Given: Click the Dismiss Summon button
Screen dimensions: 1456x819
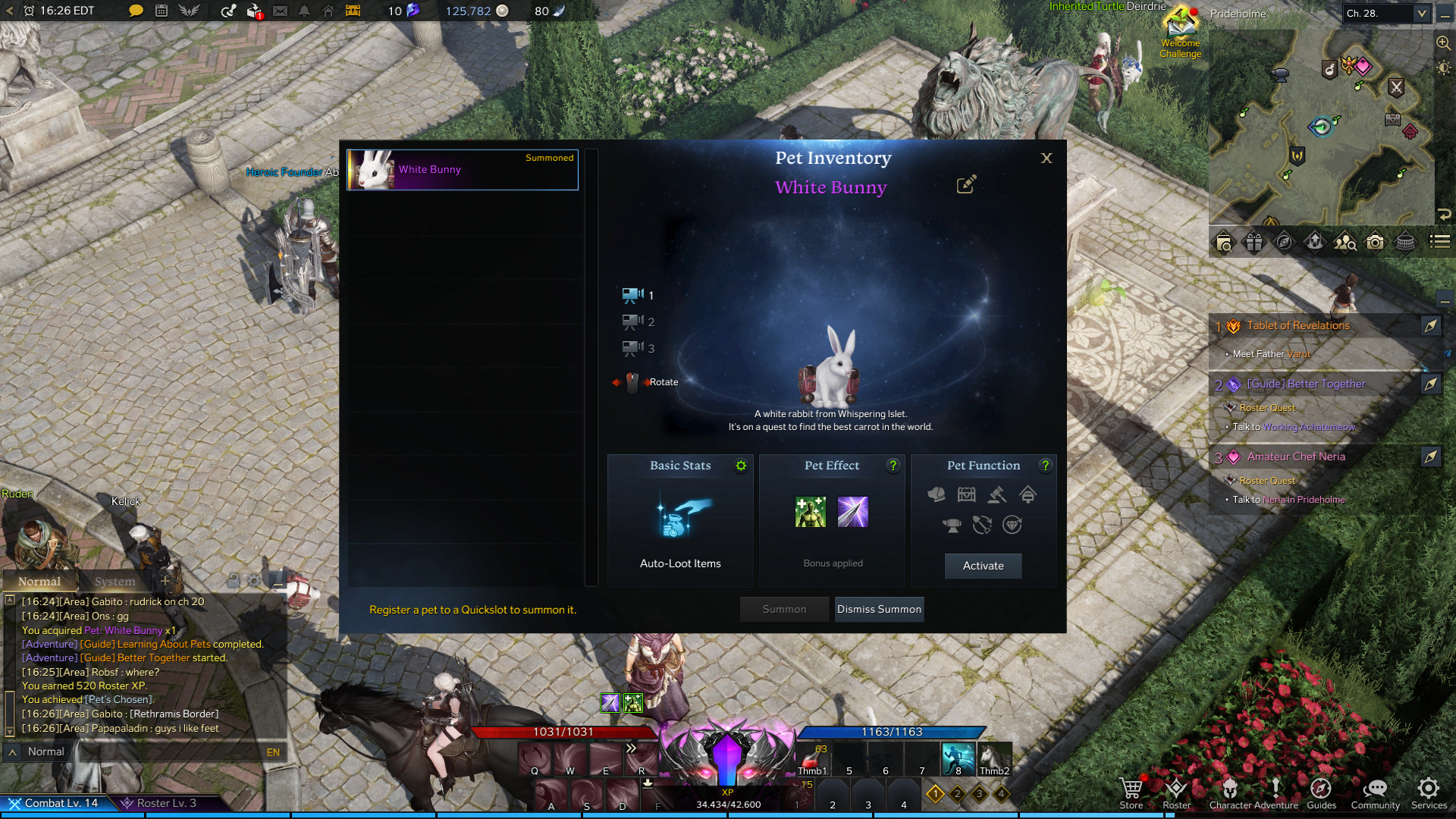Looking at the screenshot, I should pos(879,609).
